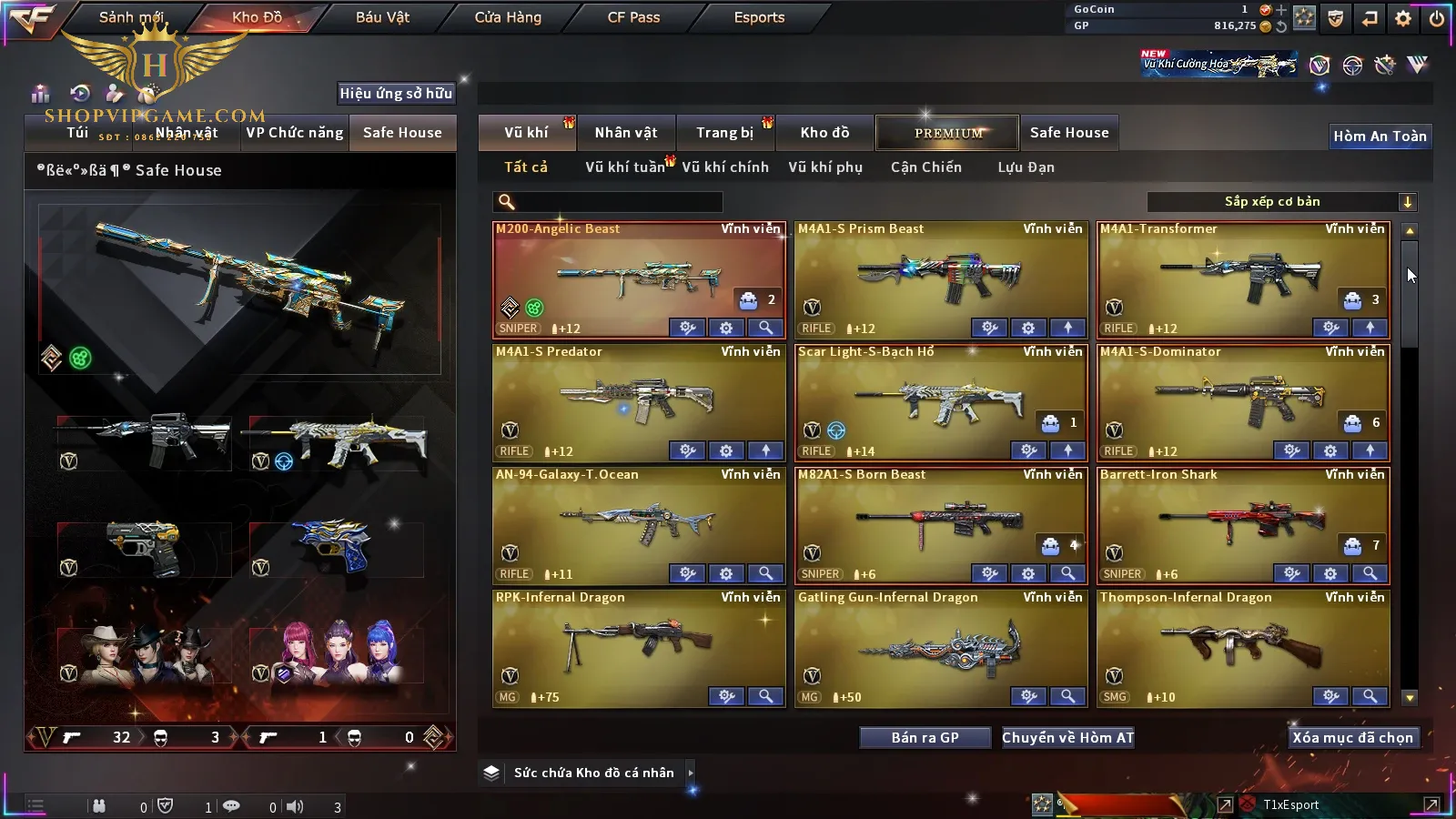Image resolution: width=1456 pixels, height=819 pixels.
Task: Go to the Báu Vật menu
Action: click(x=382, y=17)
